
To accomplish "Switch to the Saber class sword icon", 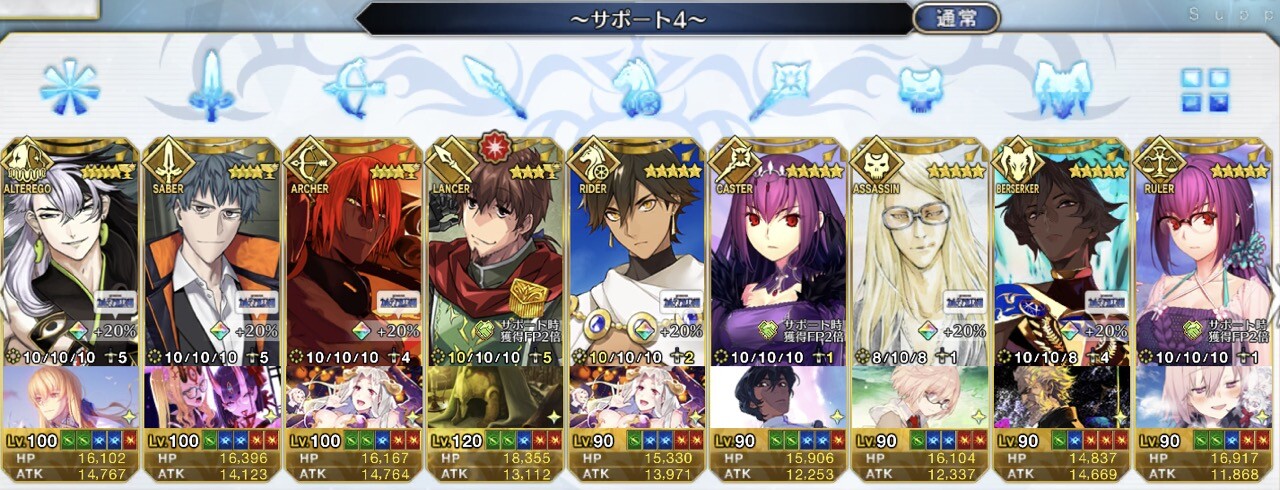I will [212, 87].
